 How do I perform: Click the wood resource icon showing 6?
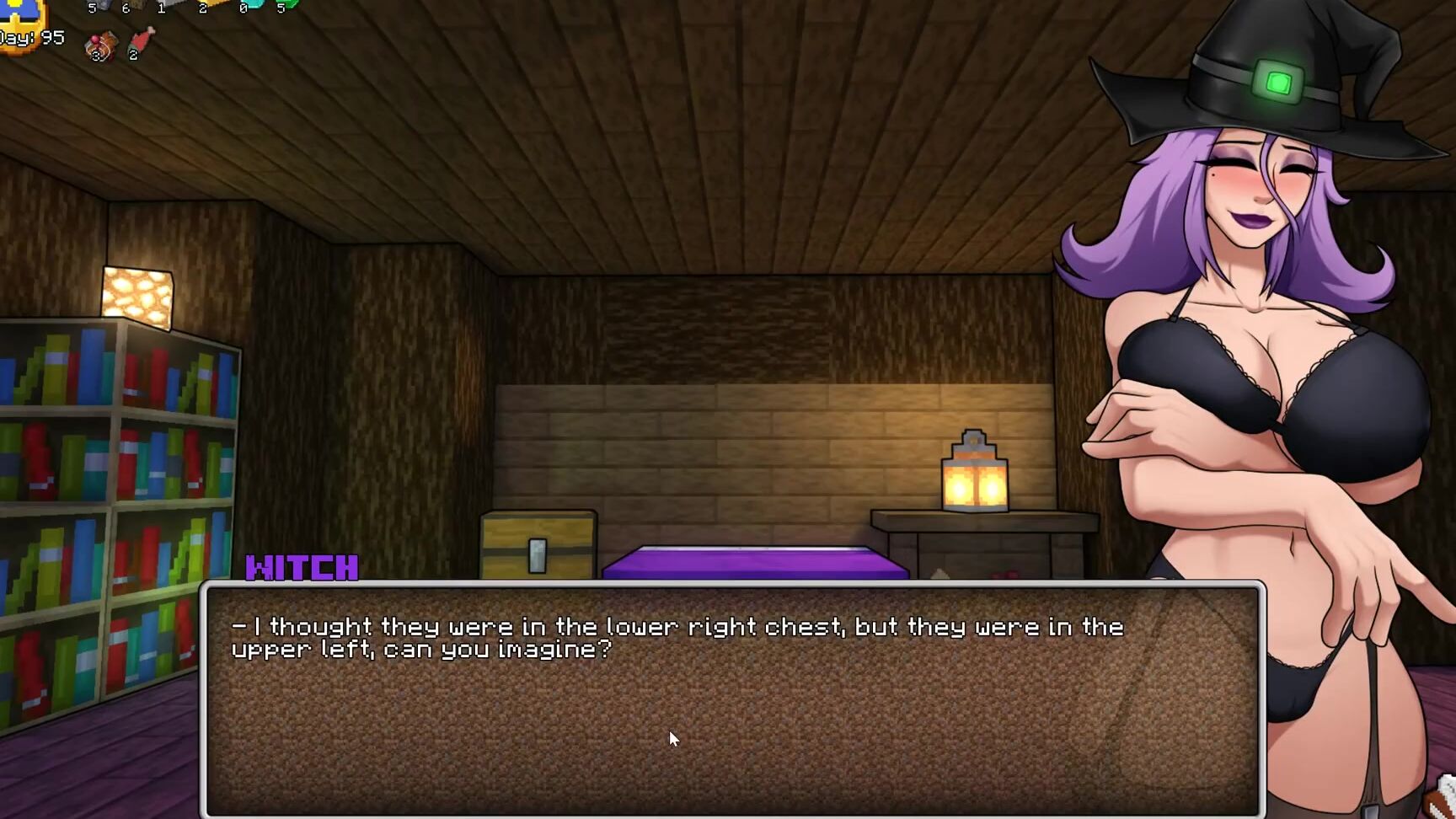(x=136, y=7)
